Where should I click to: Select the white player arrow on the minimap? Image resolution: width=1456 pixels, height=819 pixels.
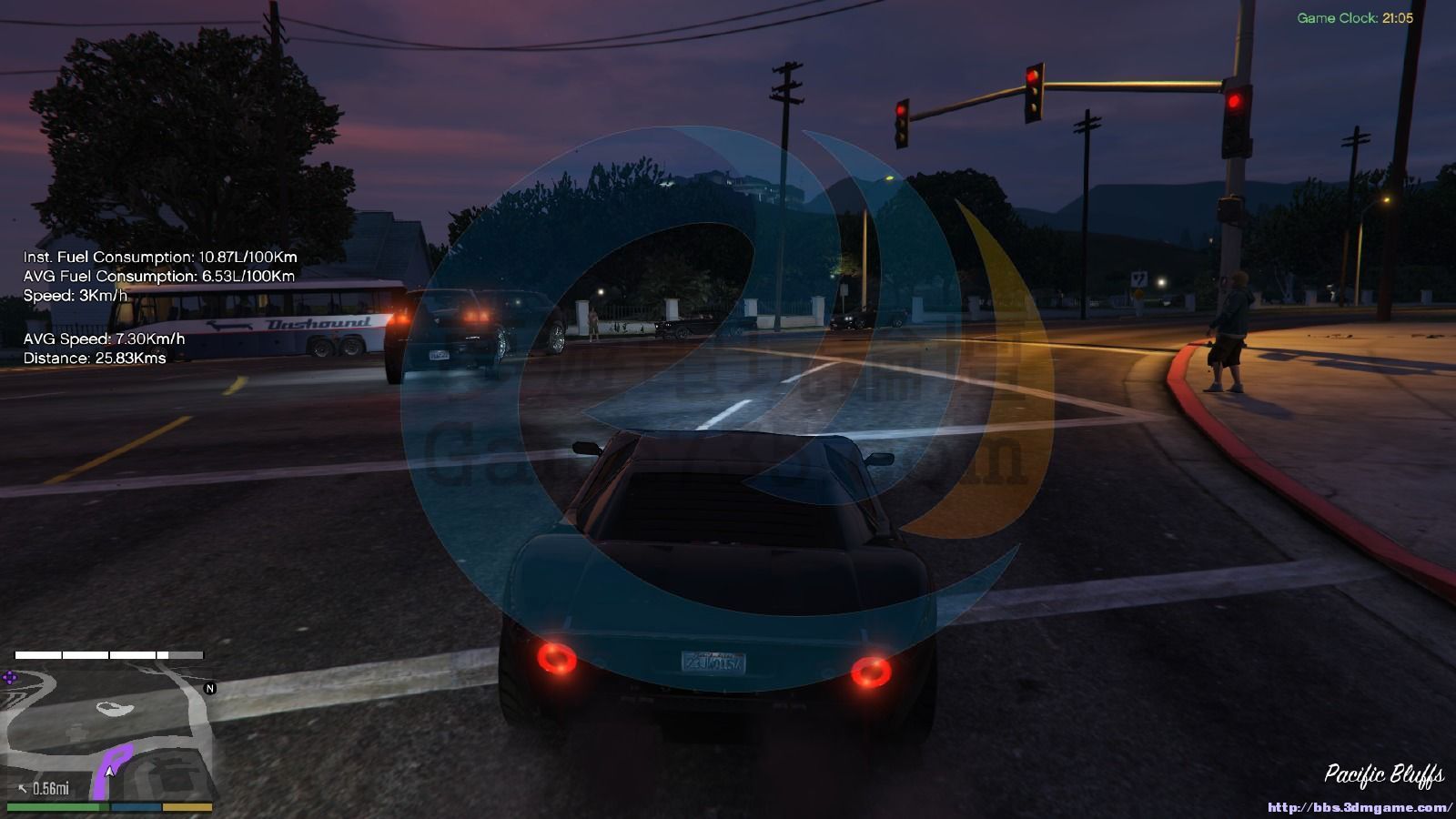[x=110, y=771]
